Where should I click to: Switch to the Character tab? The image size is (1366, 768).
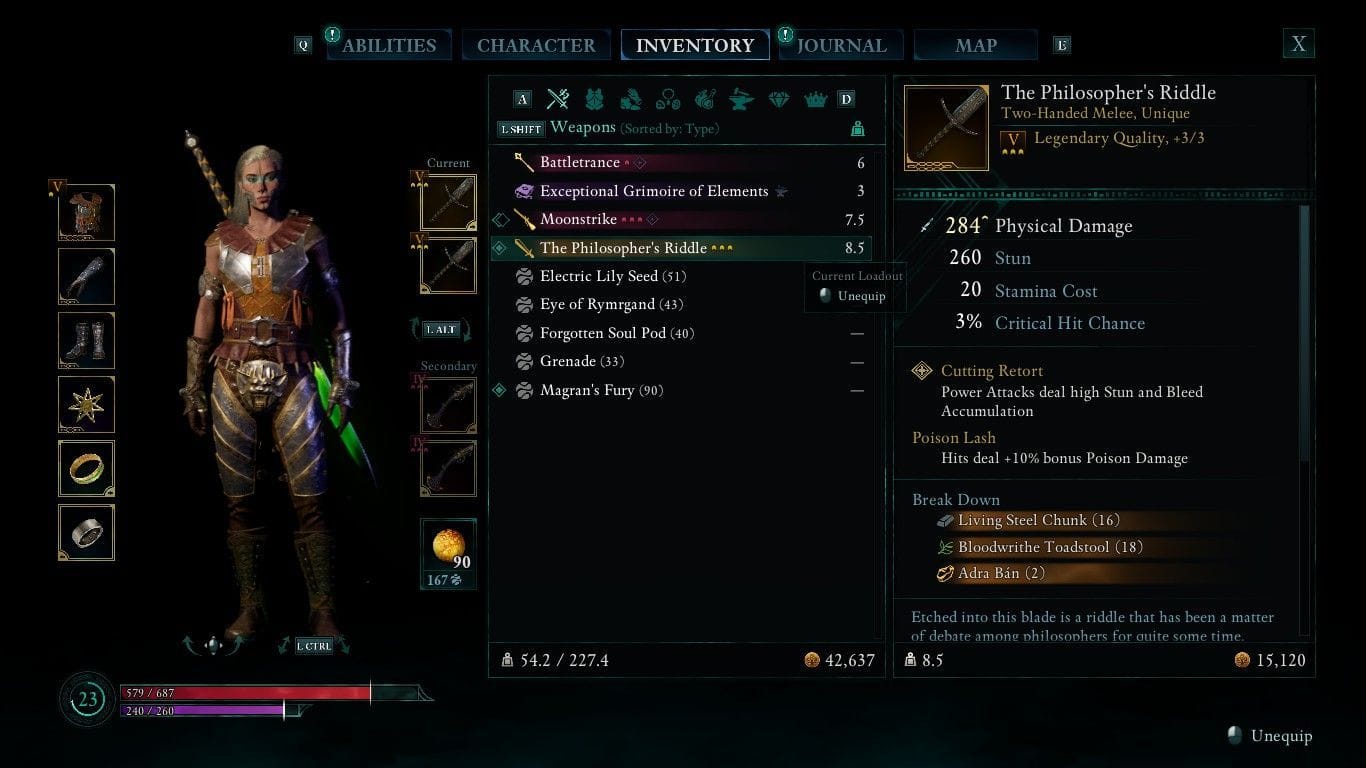(536, 45)
